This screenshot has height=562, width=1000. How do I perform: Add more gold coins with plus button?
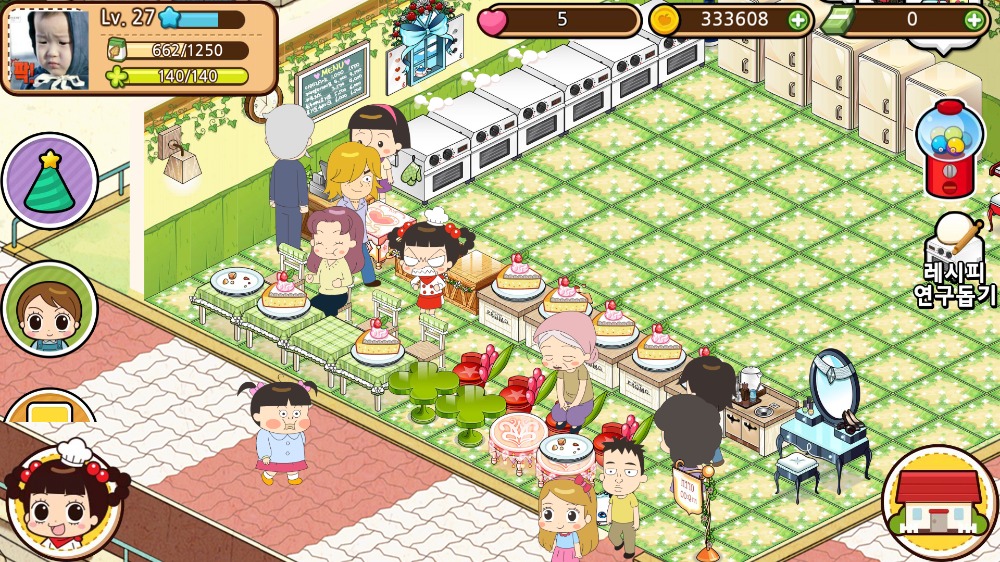coord(797,19)
